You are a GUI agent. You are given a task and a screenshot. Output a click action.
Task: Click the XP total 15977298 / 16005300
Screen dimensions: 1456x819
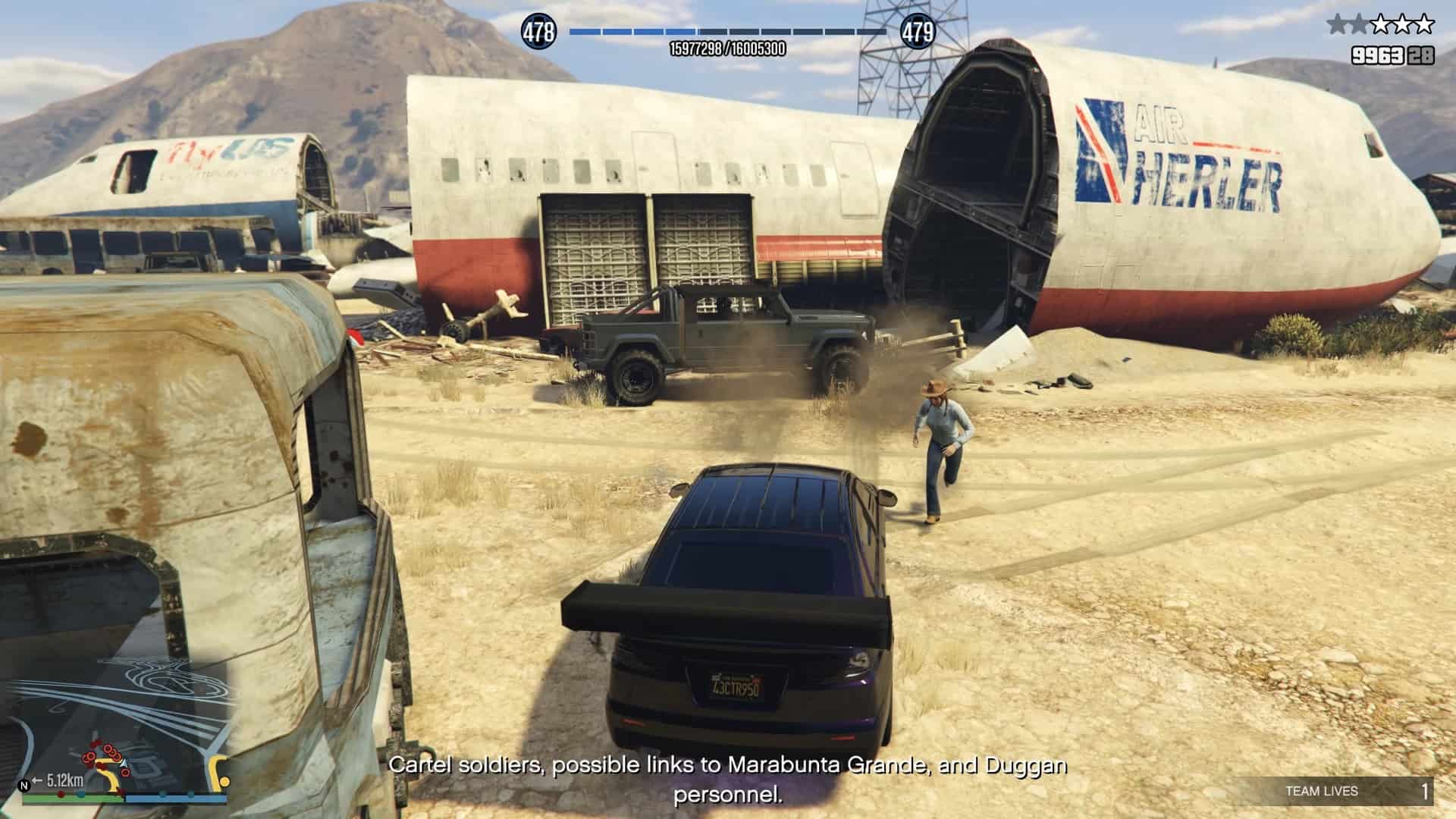click(x=728, y=47)
